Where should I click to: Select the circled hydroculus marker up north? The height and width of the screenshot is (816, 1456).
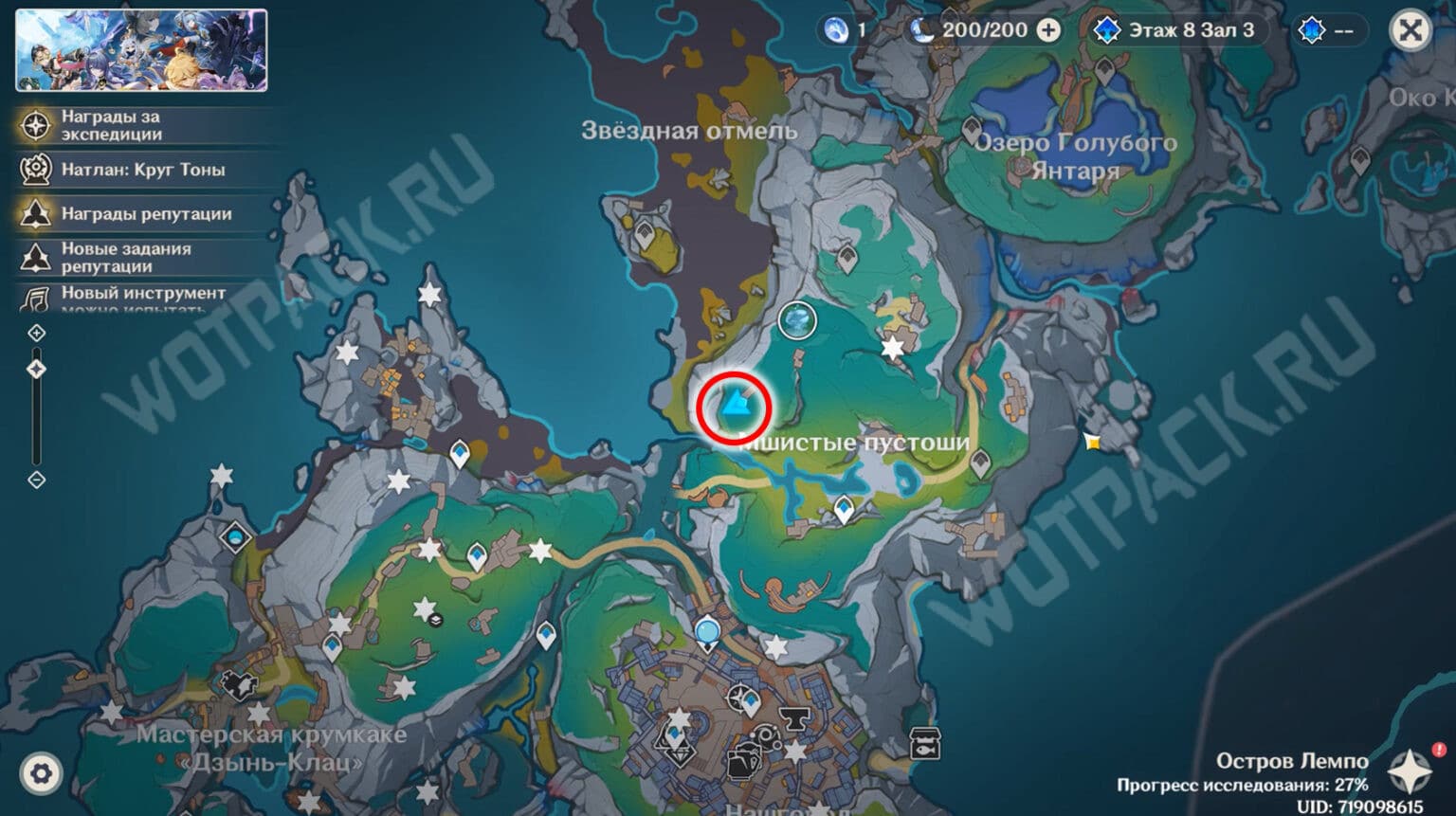tap(796, 321)
